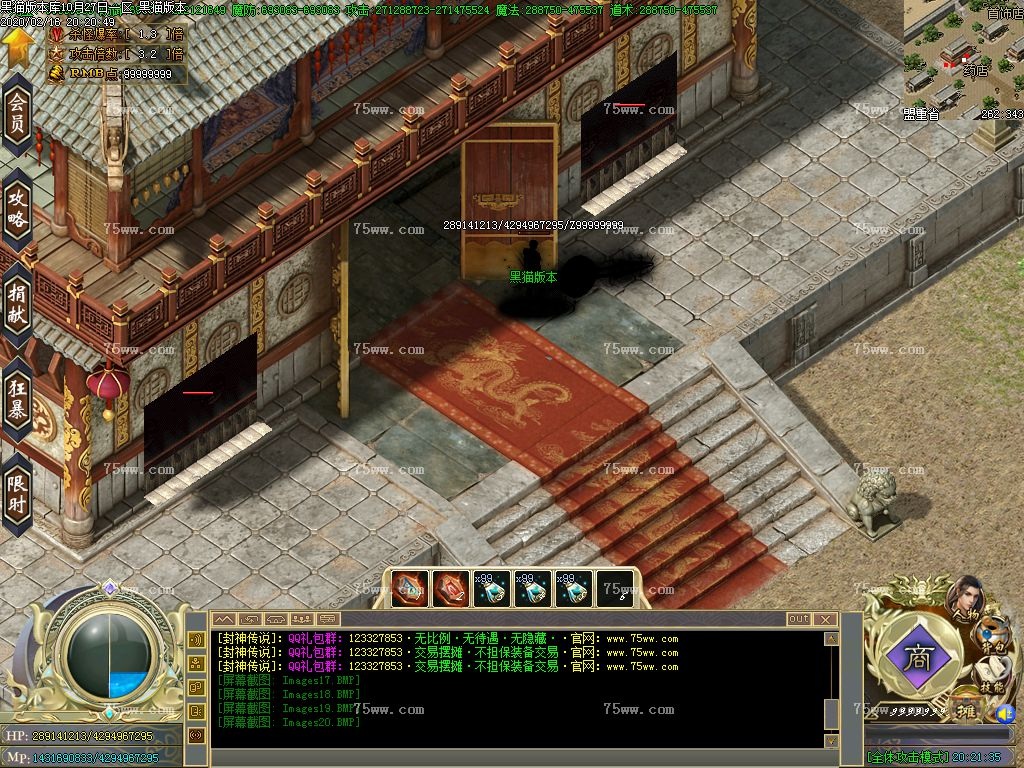
Task: Open the 商 shop diamond button
Action: pos(917,656)
